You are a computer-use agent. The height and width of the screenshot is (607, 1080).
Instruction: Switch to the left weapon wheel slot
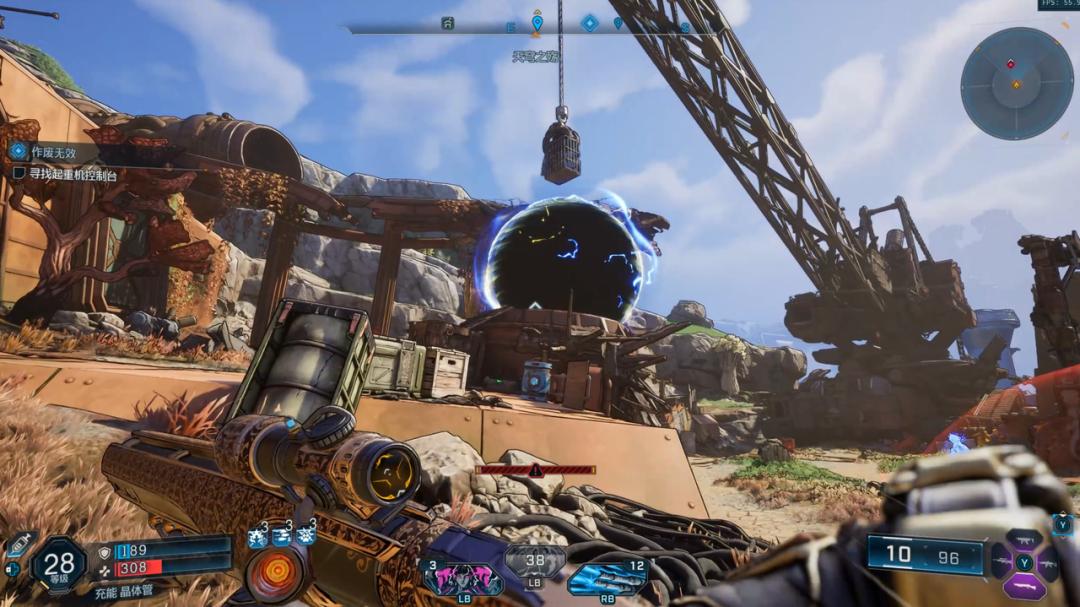[1001, 562]
